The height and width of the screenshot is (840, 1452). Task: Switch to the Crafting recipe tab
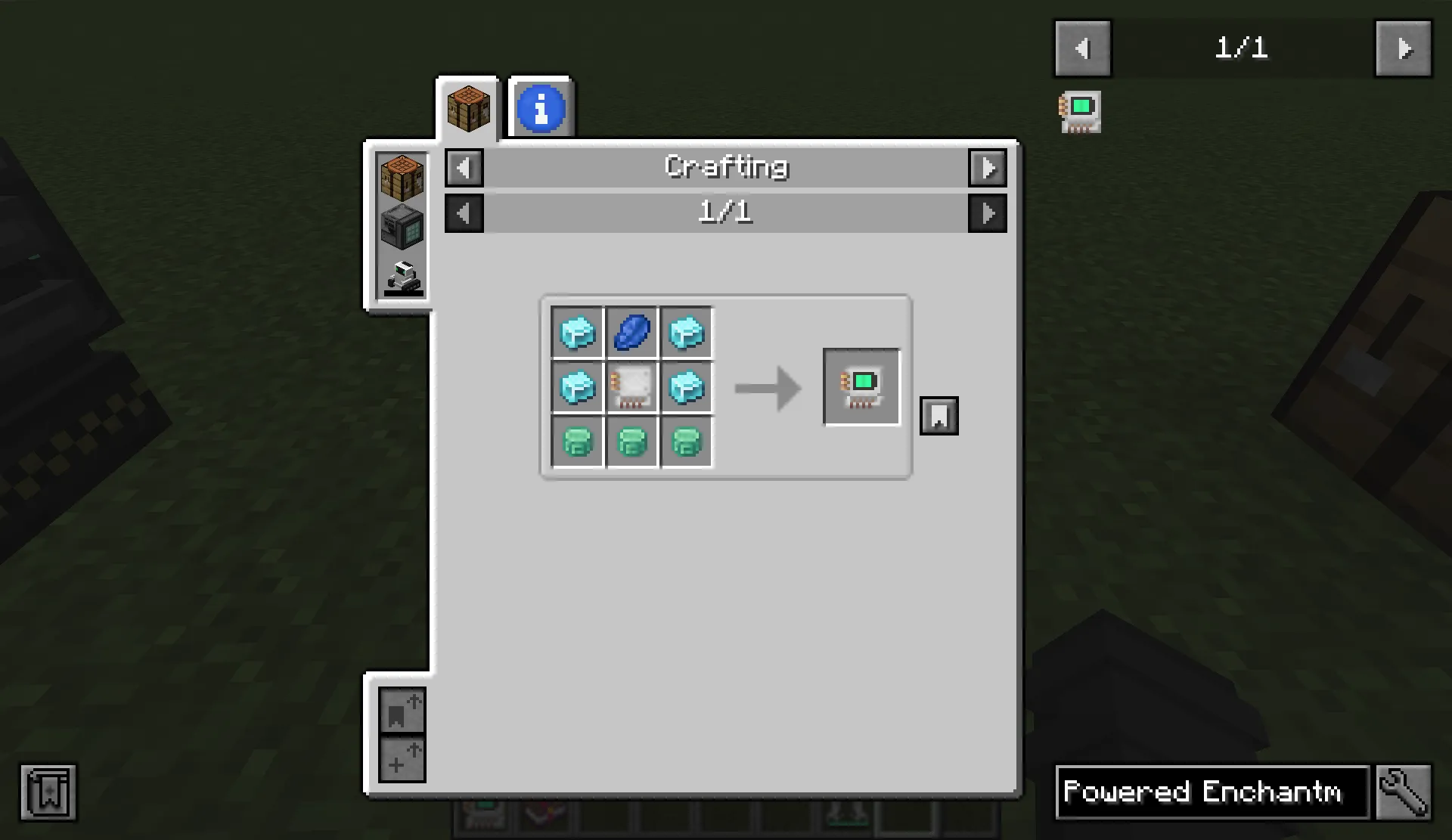(467, 108)
